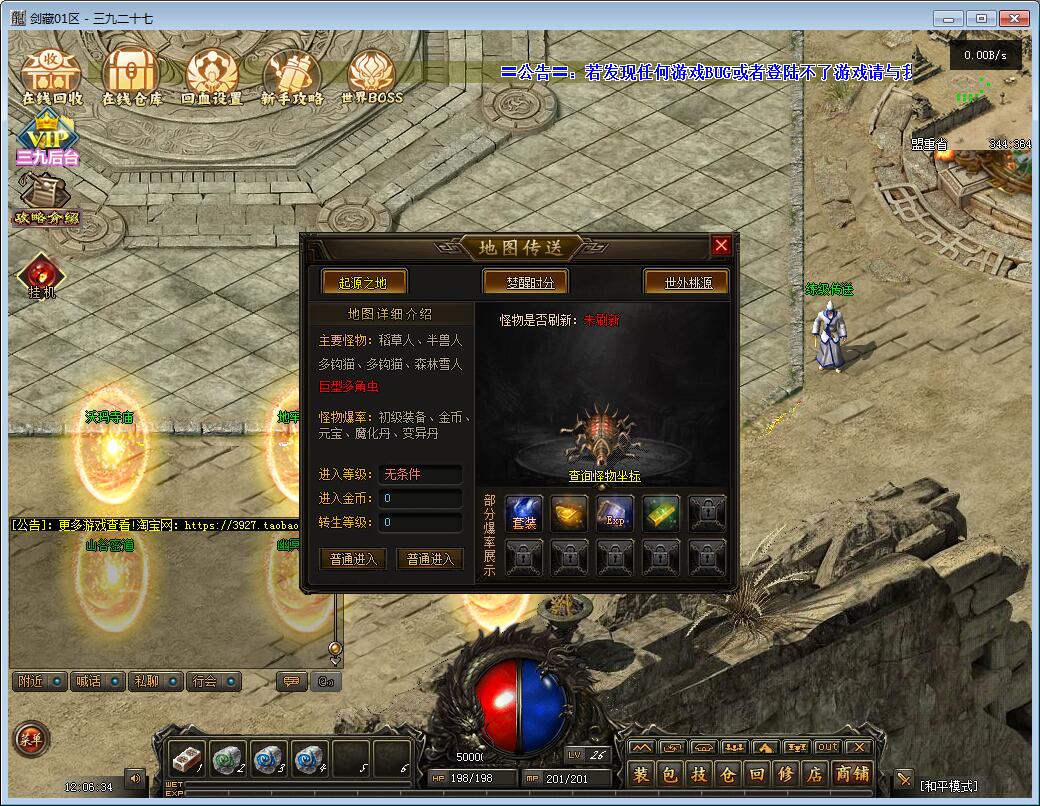Image resolution: width=1040 pixels, height=806 pixels.
Task: Click the 查询怪物坐标 link
Action: pos(604,476)
